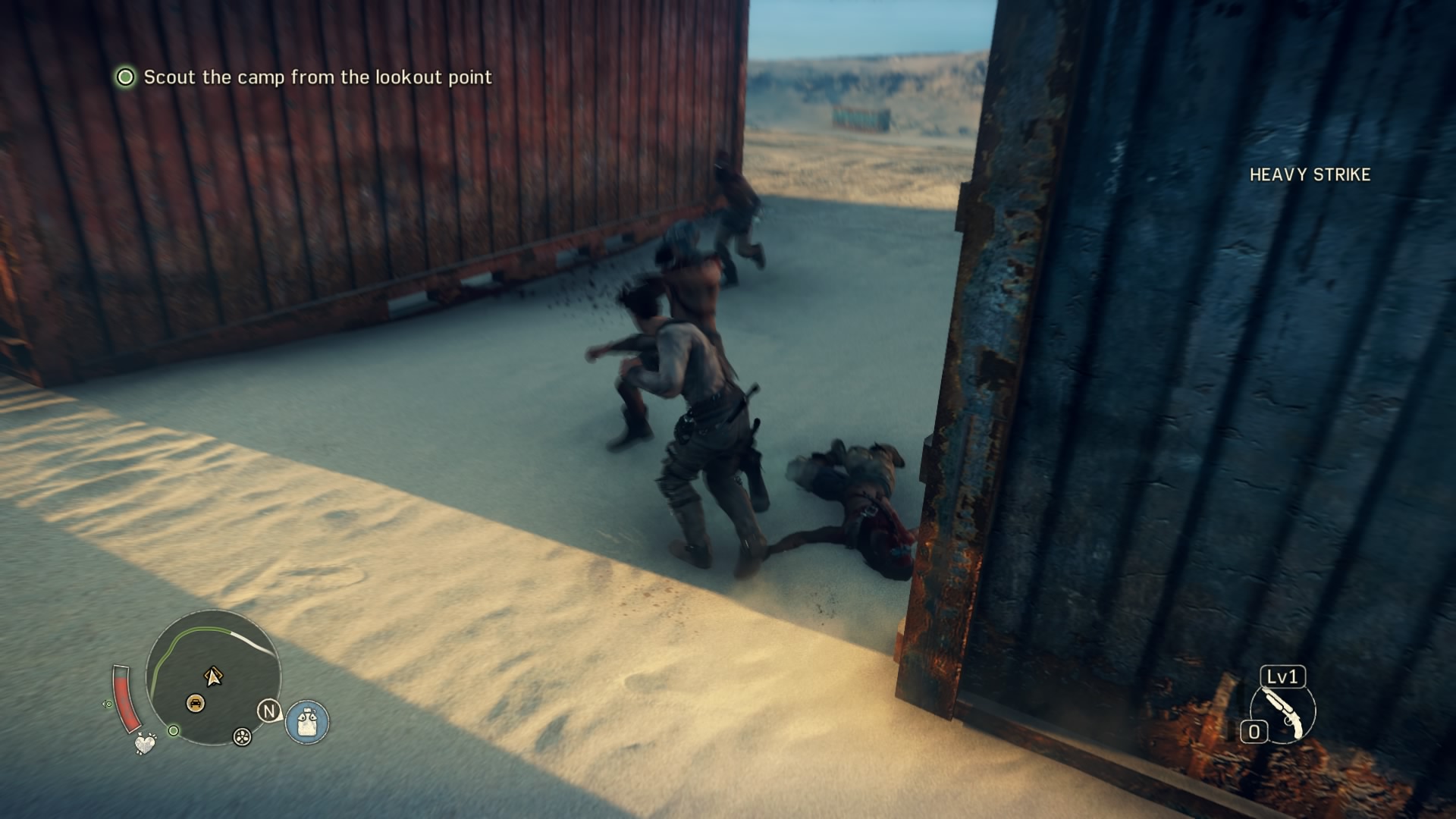Click the Lv1 weapon level badge
The image size is (1456, 819).
(x=1282, y=677)
